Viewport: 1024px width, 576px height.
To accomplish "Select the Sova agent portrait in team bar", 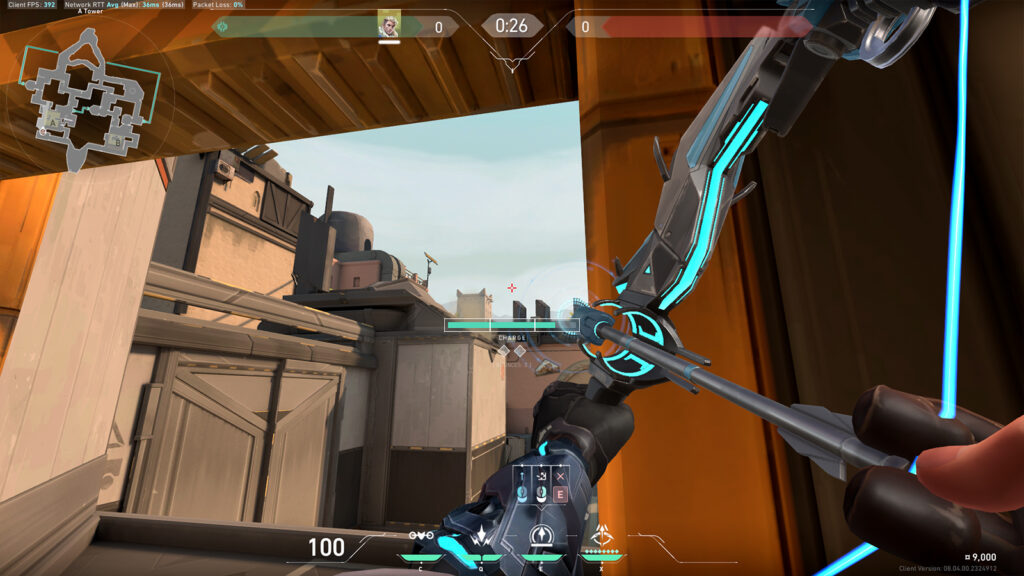I will [389, 26].
